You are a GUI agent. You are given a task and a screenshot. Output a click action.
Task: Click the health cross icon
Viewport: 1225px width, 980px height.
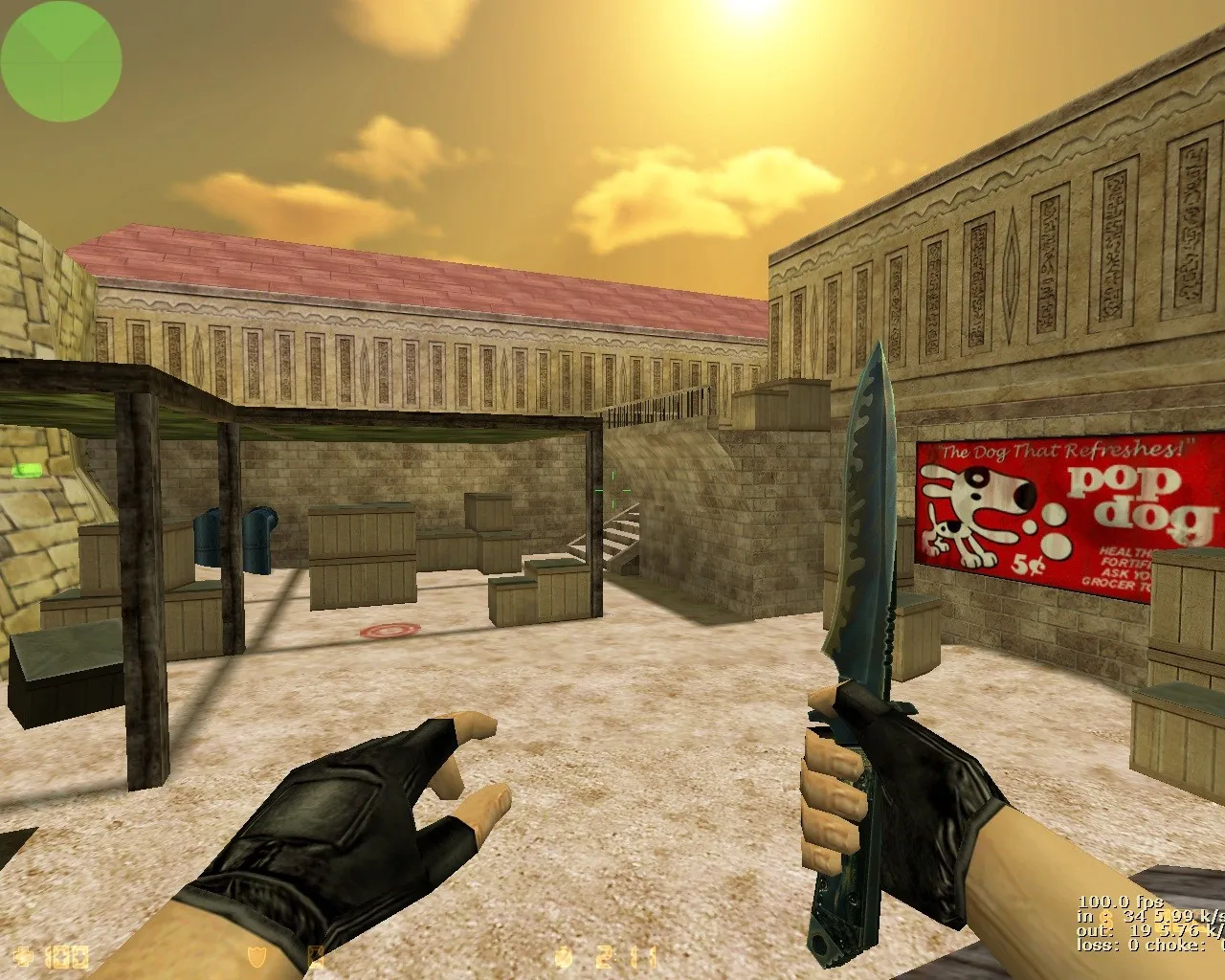[x=24, y=954]
